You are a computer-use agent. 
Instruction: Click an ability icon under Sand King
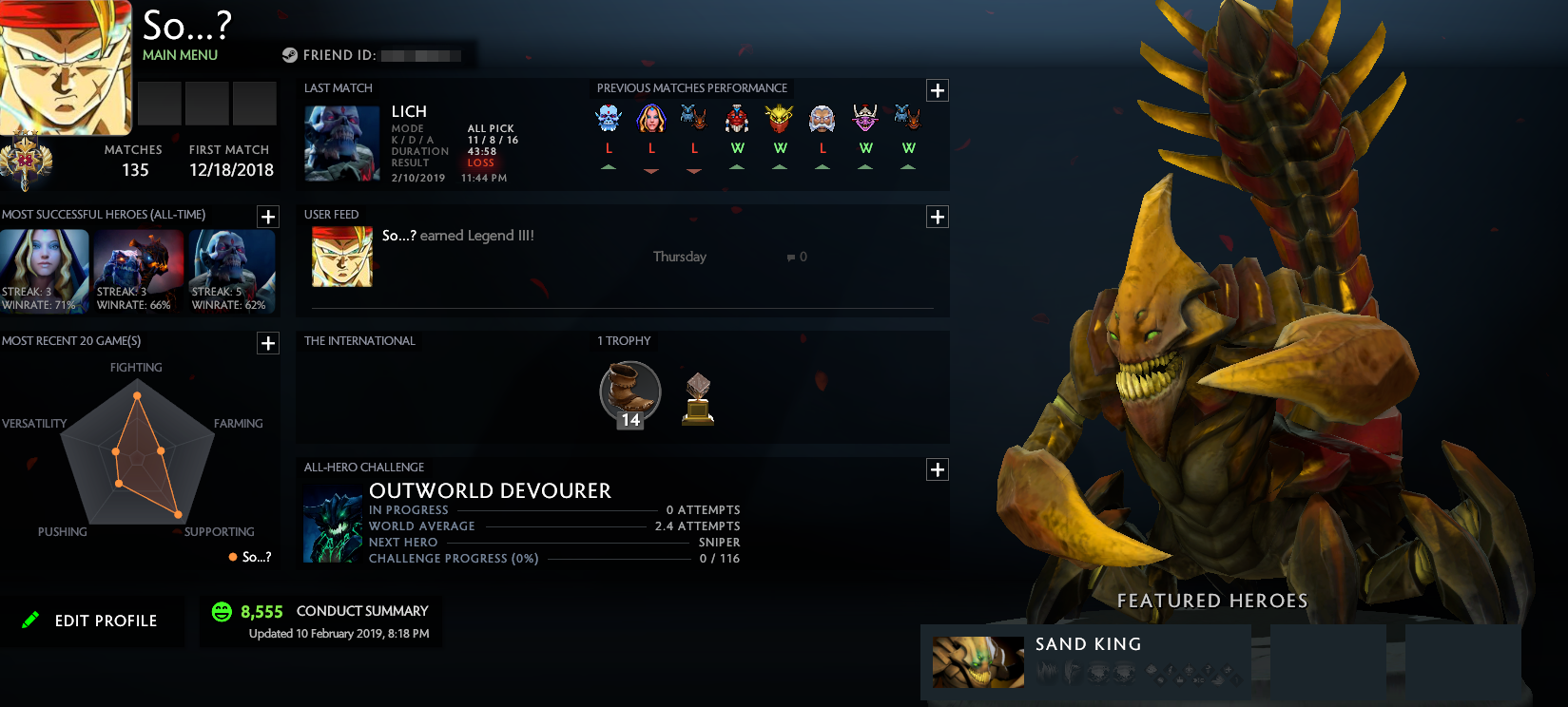(1049, 671)
